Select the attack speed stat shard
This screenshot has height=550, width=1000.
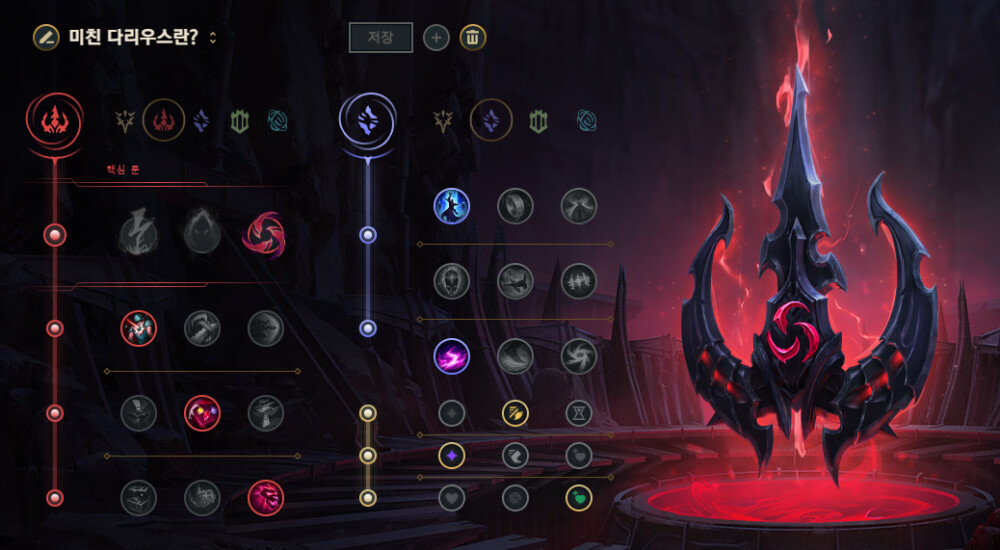click(515, 412)
